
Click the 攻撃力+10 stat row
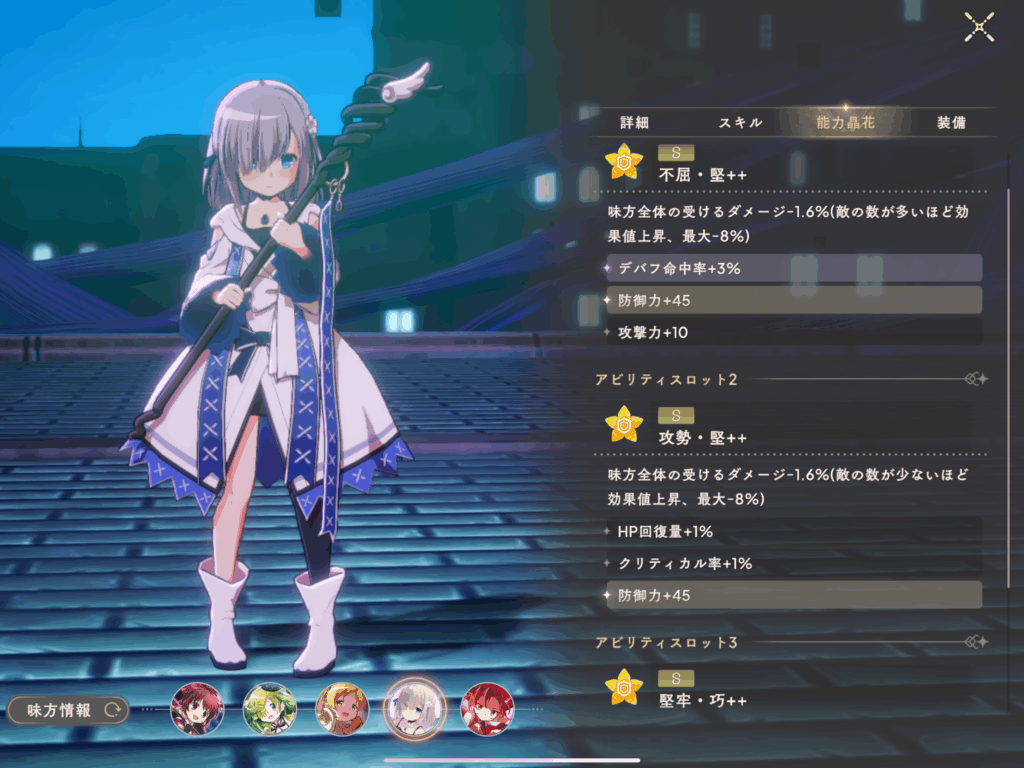[794, 332]
